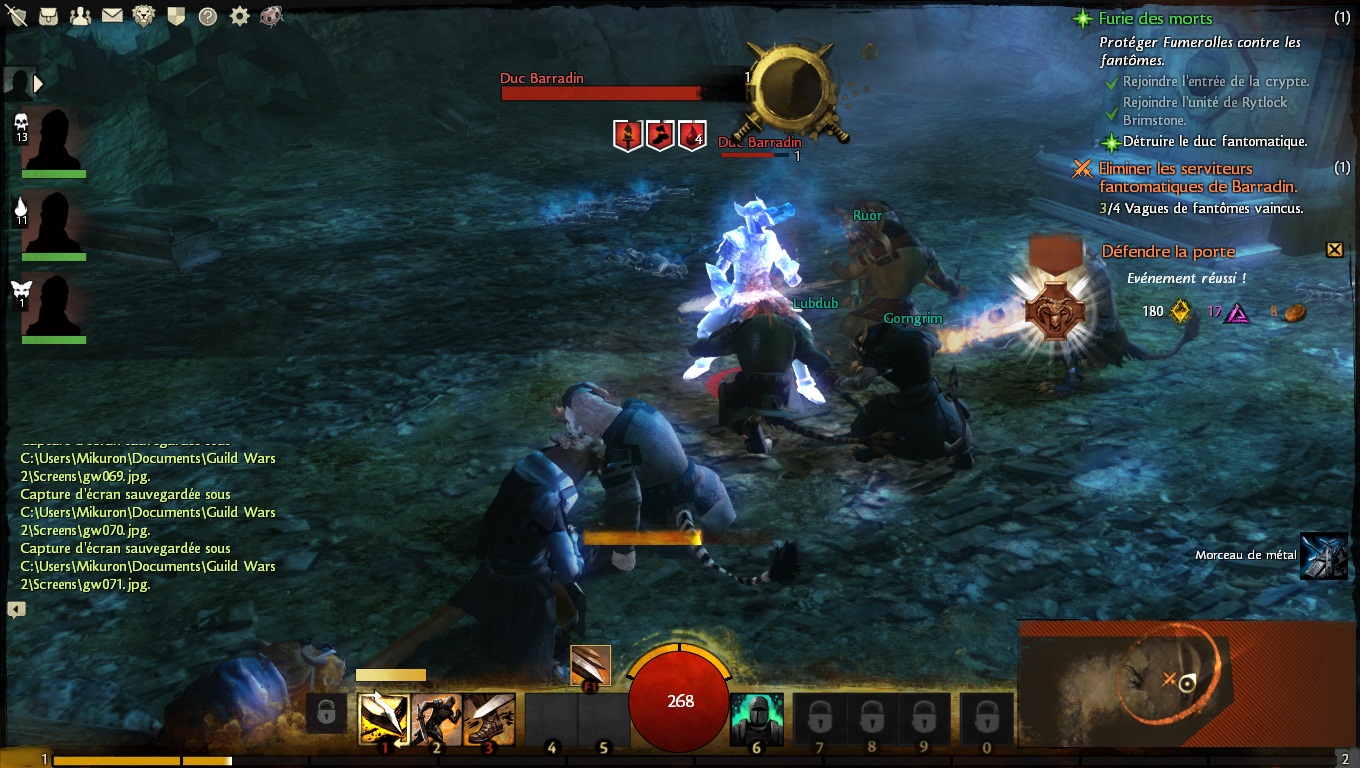Click the Morceau de métal loot icon
The image size is (1360, 768).
pos(1323,556)
